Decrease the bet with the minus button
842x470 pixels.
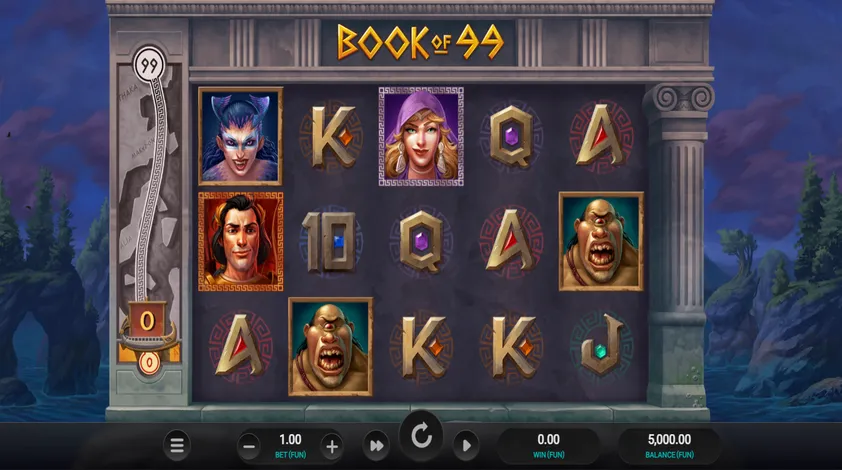pos(250,446)
